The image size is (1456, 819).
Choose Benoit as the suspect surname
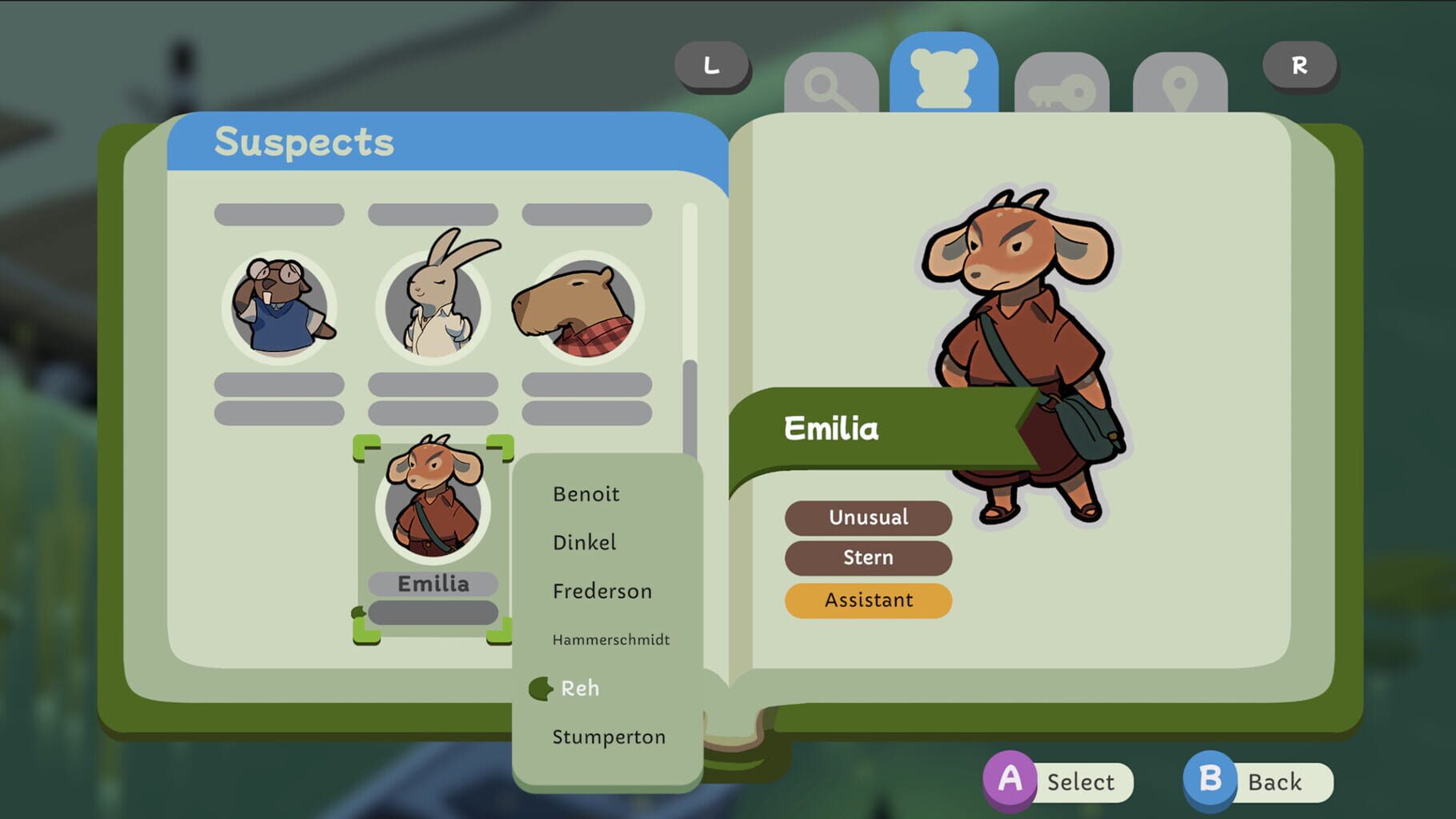coord(586,493)
